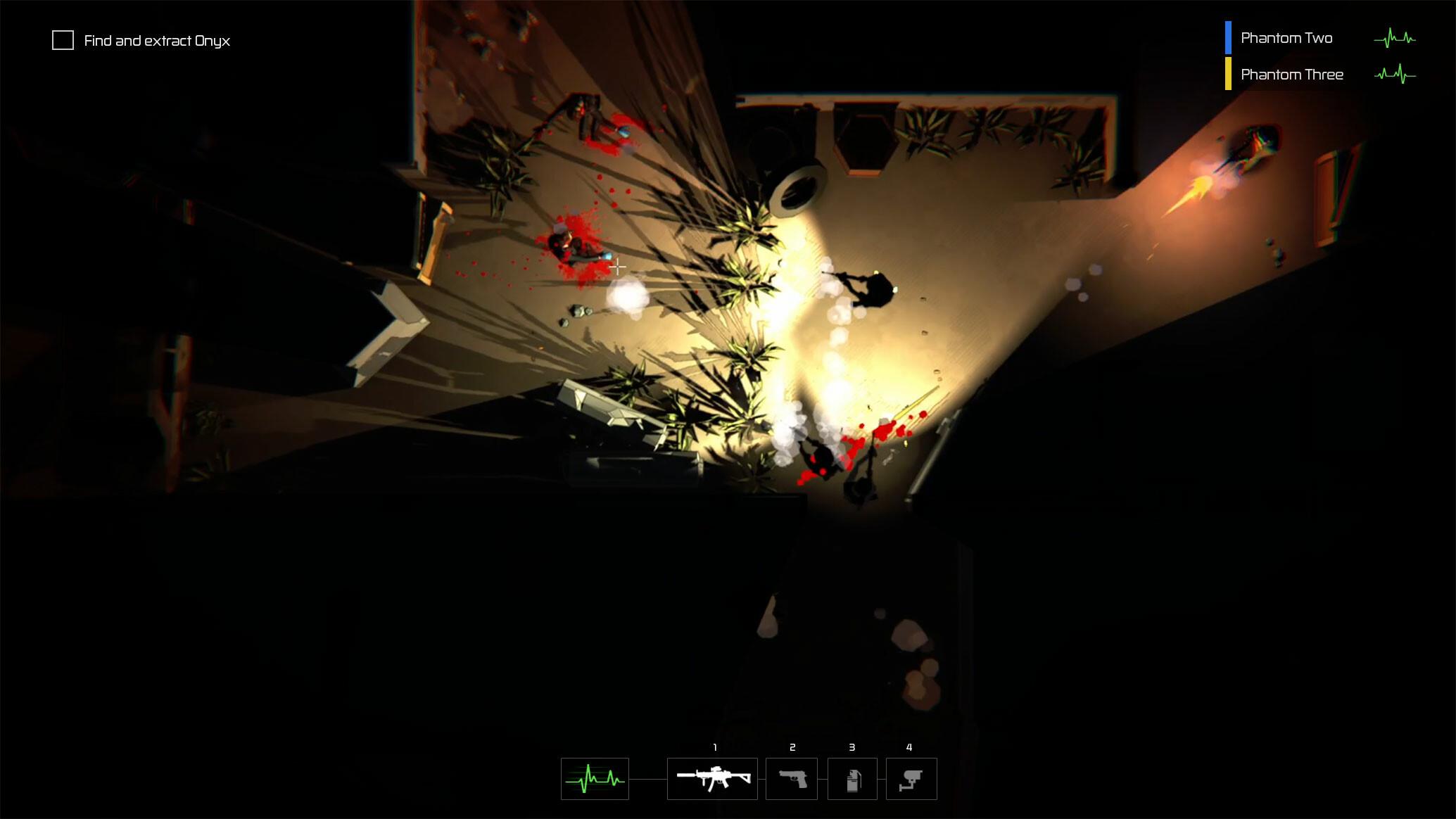
Task: Click Phantom Two's heartbeat indicator
Action: [1394, 39]
